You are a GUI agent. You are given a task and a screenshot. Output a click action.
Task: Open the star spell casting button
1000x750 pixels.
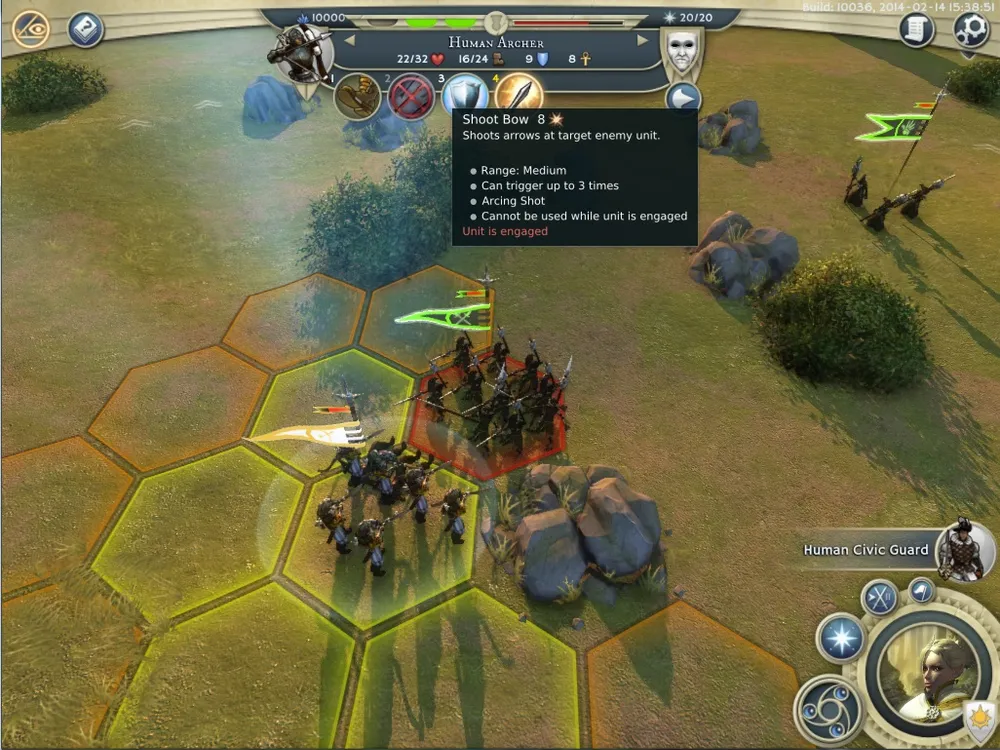click(840, 637)
